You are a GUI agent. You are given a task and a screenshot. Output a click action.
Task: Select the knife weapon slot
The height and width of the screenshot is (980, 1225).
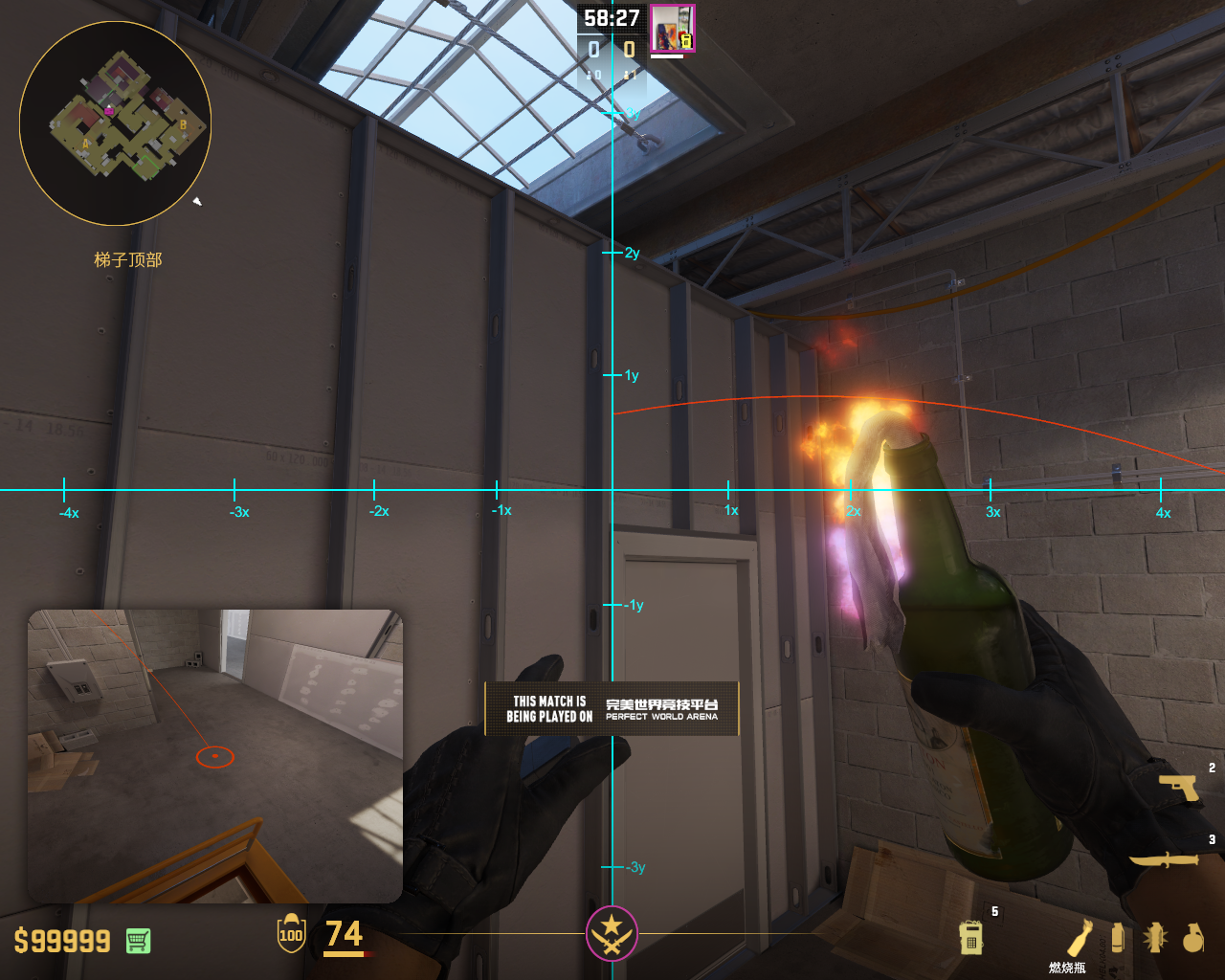click(1164, 859)
